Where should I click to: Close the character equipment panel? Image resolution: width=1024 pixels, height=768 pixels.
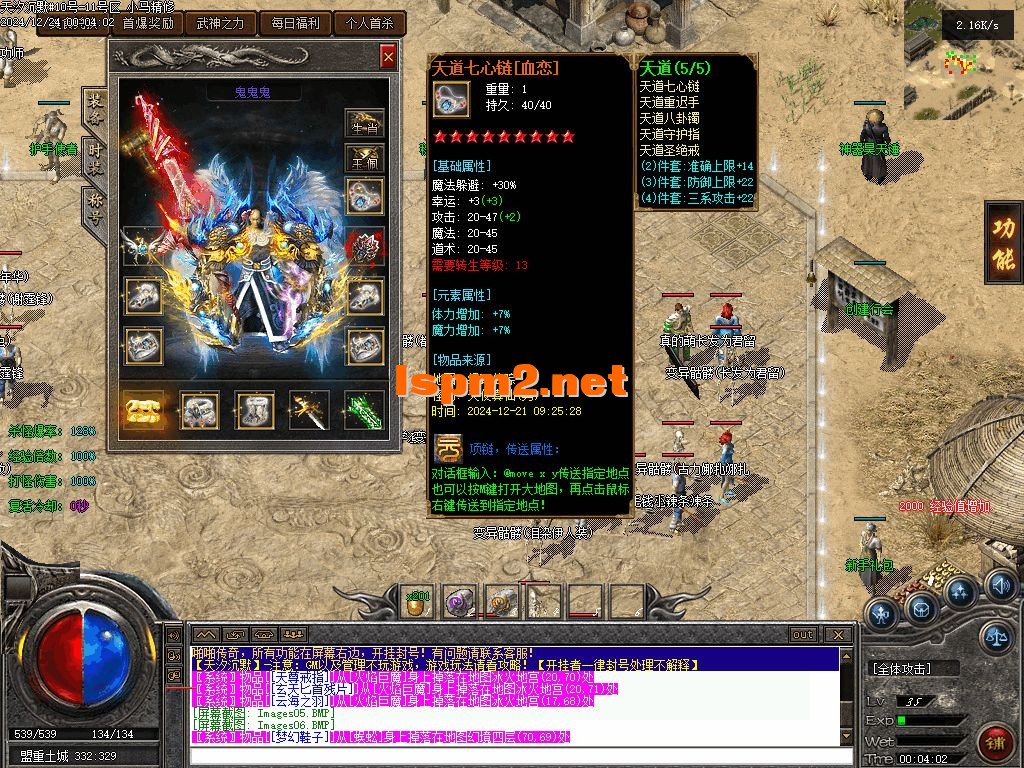coord(388,57)
